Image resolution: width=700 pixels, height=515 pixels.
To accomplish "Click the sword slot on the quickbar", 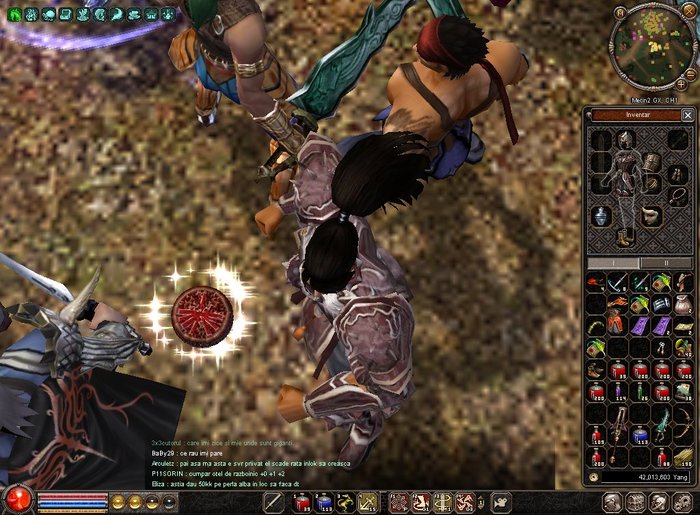I will tap(272, 503).
